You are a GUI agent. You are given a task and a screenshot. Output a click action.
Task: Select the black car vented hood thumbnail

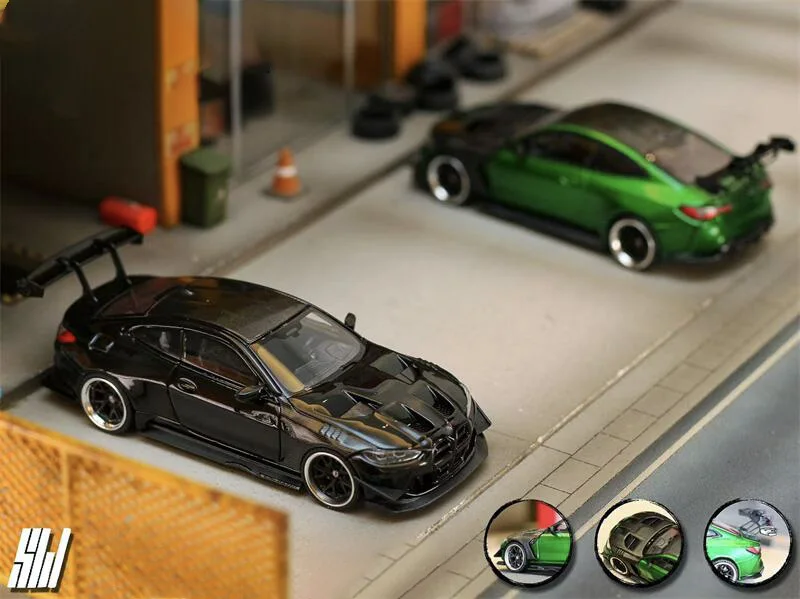point(638,543)
